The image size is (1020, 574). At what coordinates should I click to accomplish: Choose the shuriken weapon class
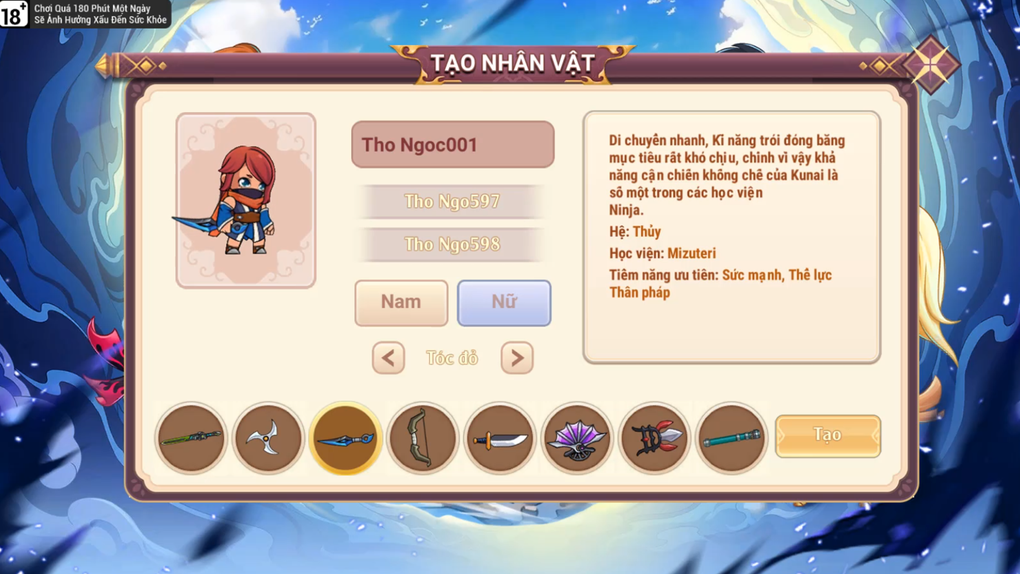[268, 438]
